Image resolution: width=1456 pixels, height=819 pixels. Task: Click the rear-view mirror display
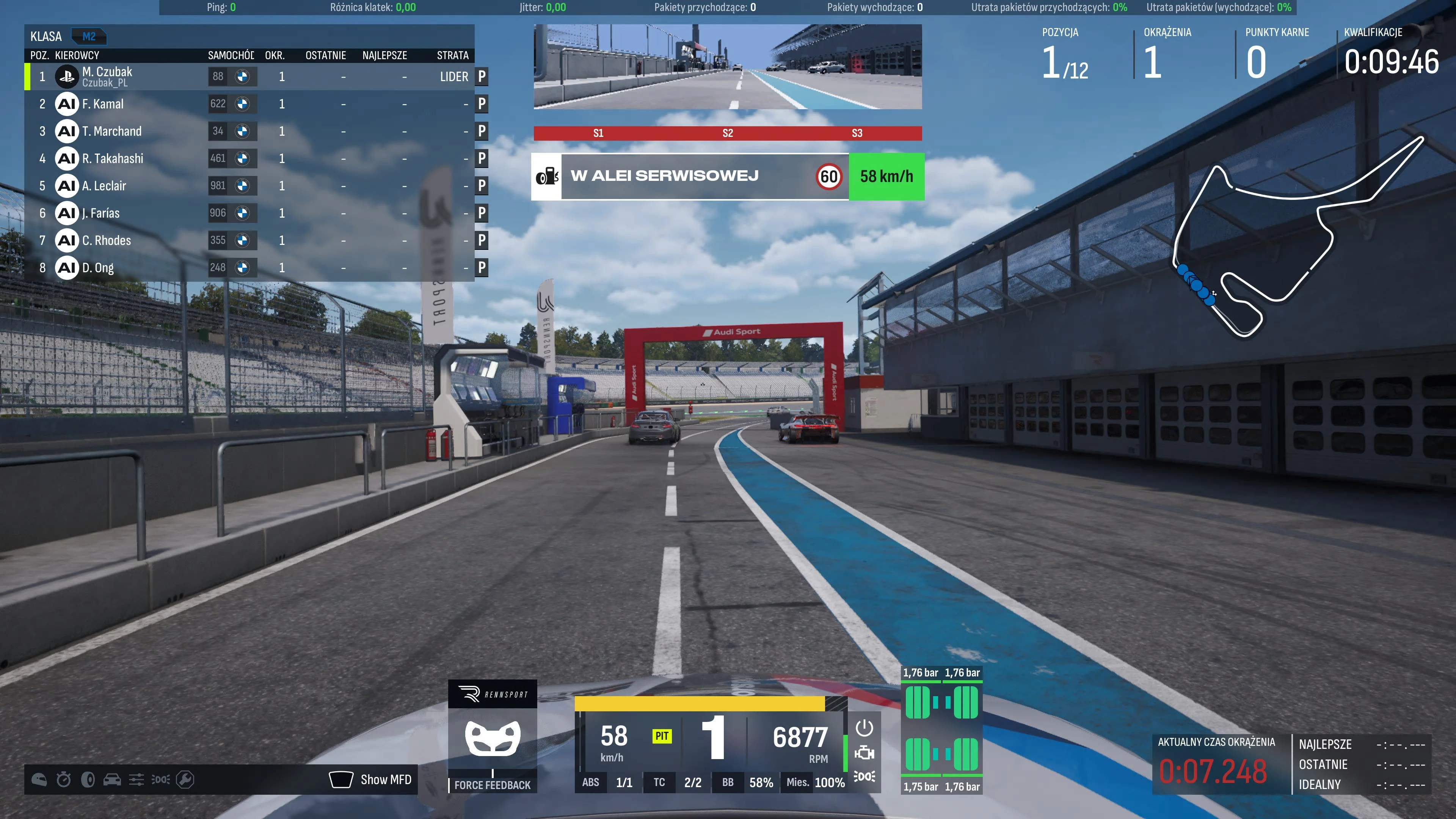coord(728,67)
